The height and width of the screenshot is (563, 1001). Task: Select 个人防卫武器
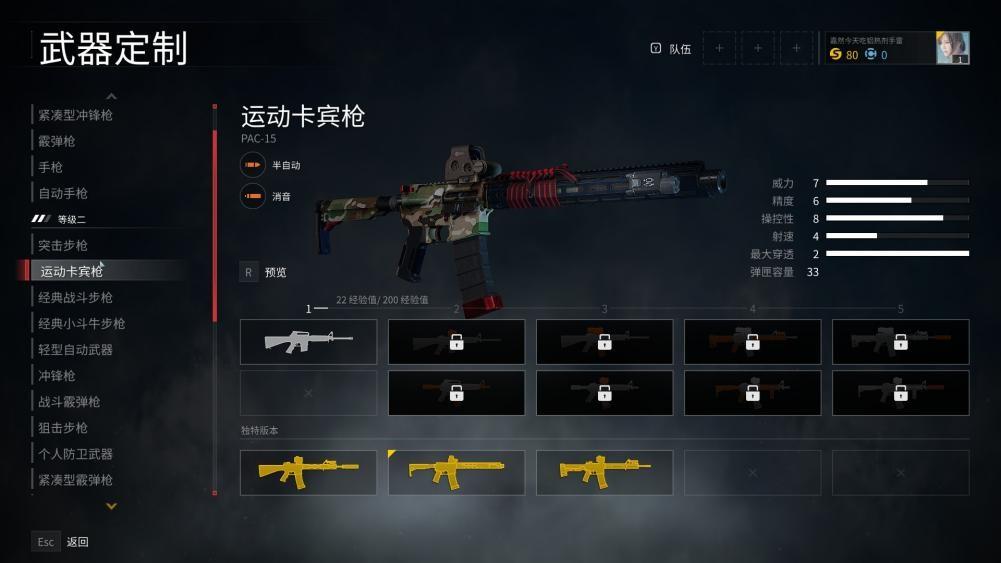(76, 453)
